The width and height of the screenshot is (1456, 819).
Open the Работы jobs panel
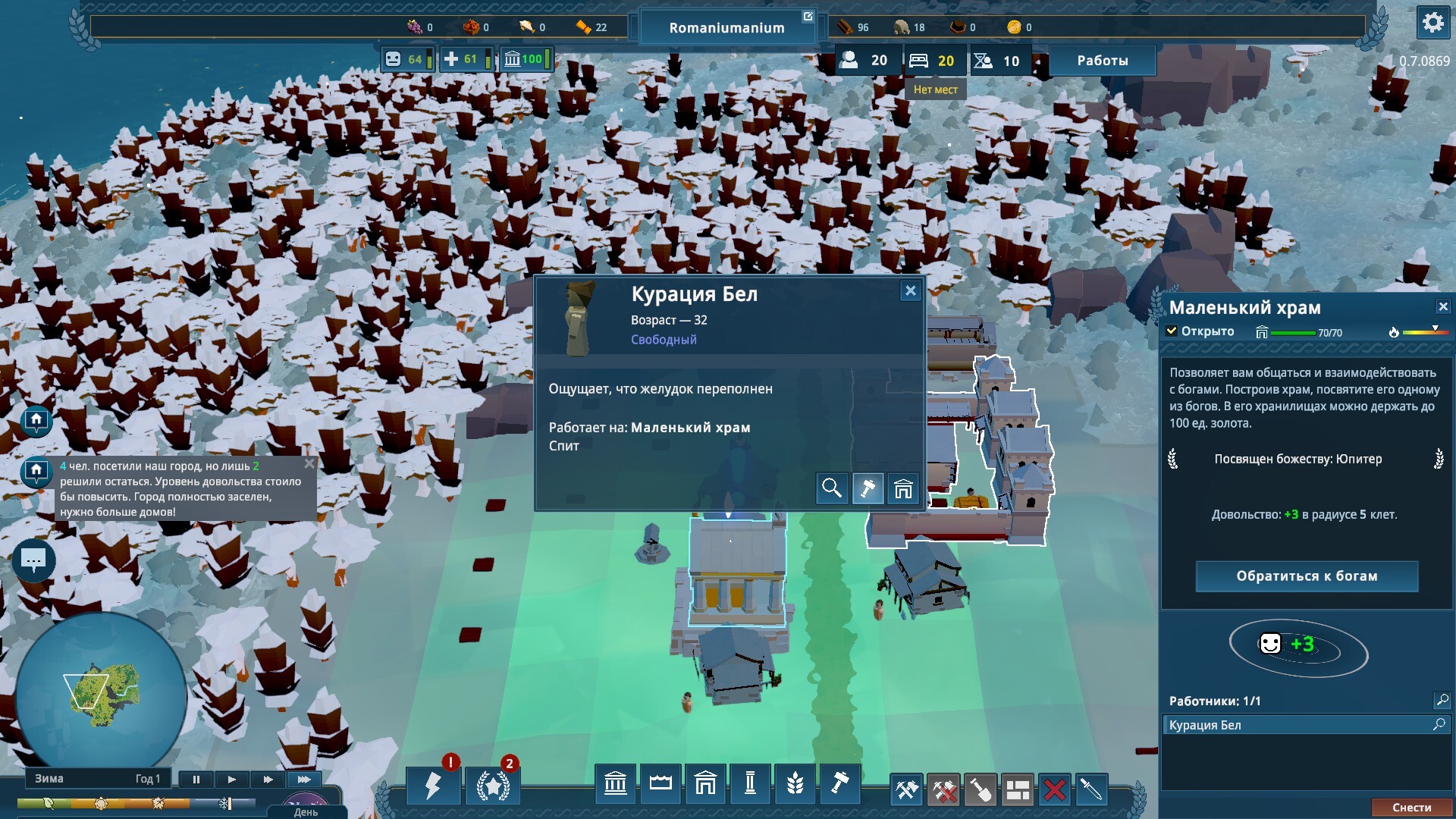1102,61
